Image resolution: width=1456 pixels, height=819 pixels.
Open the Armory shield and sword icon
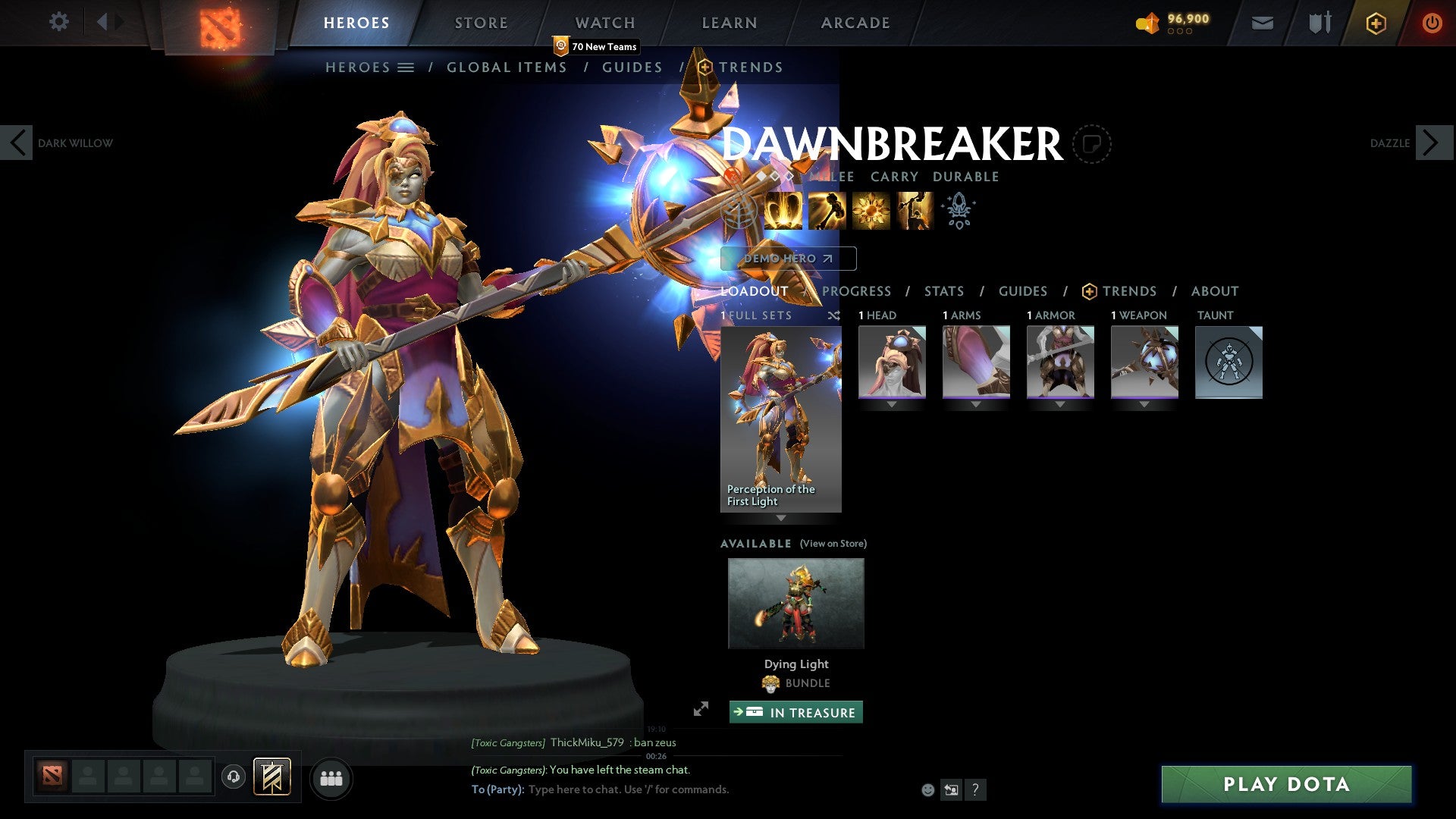[x=1319, y=23]
